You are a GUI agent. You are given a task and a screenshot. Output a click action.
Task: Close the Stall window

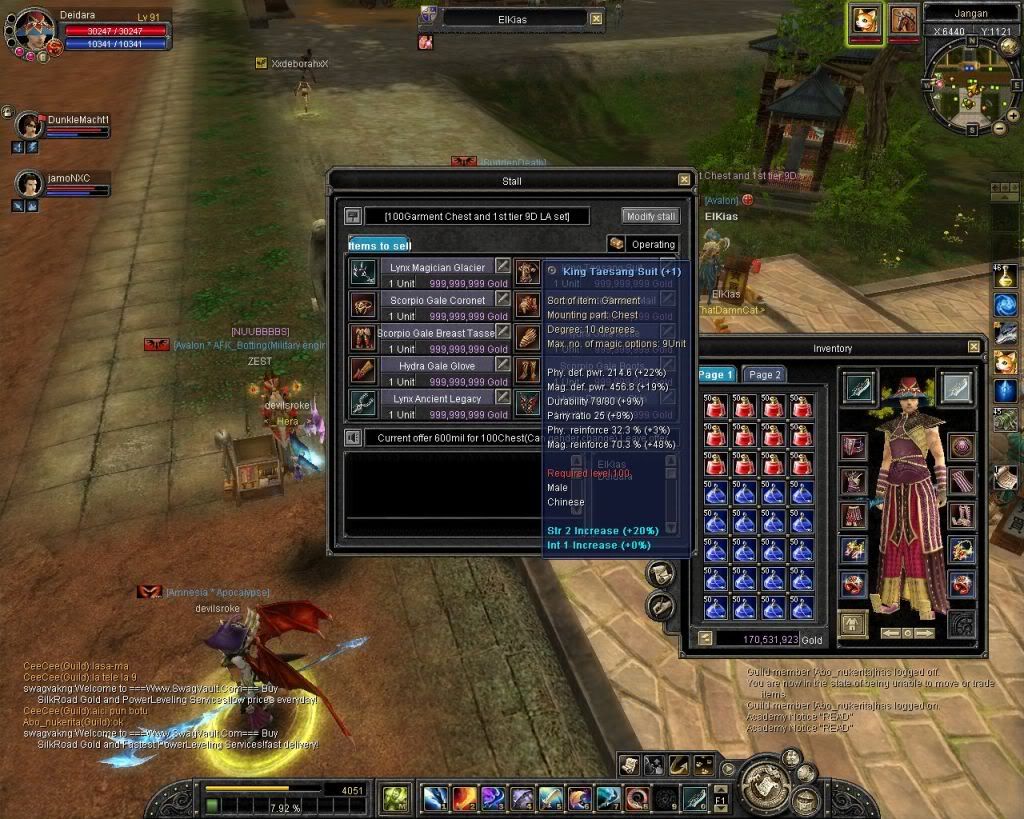click(684, 180)
